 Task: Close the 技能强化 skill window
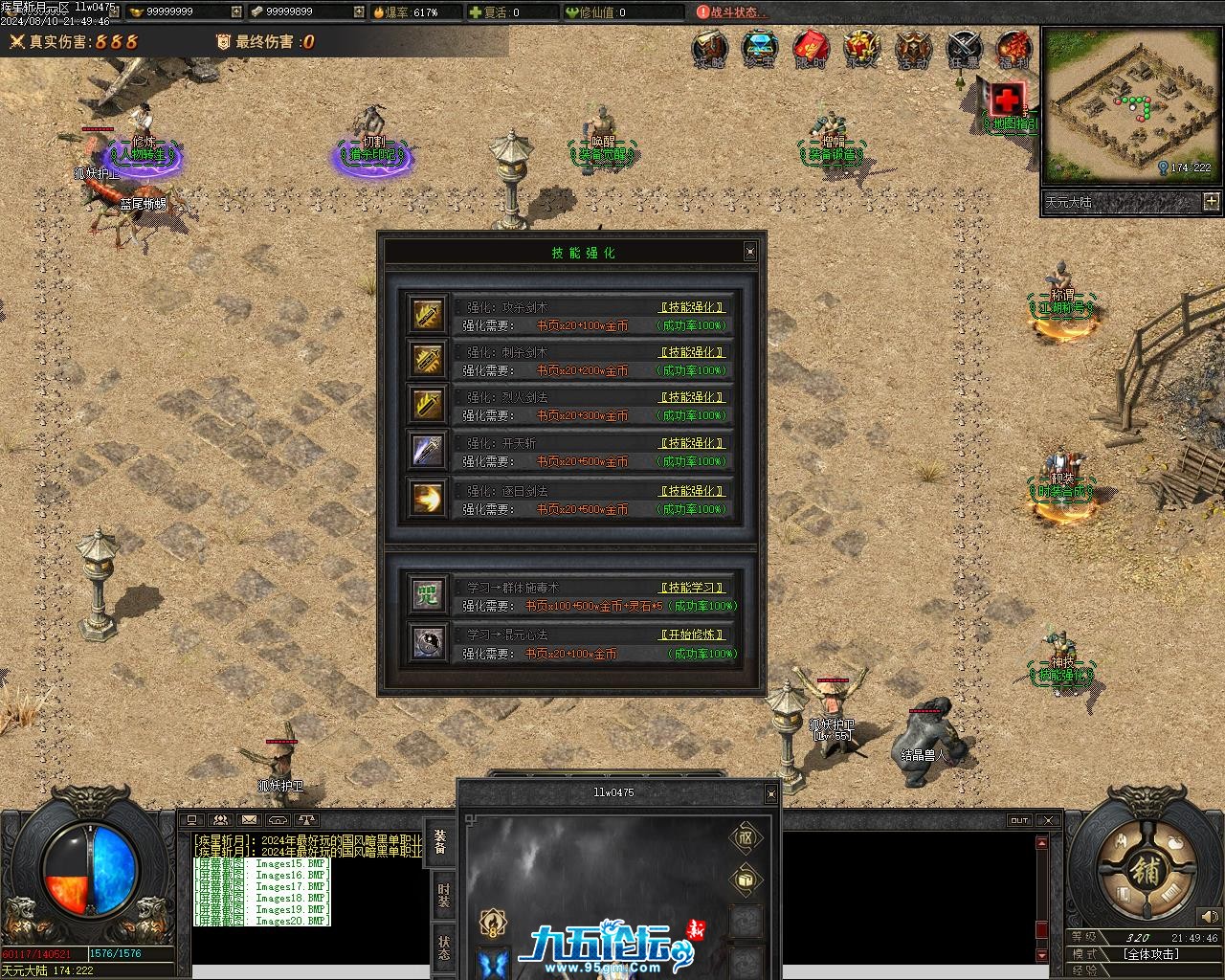point(749,252)
